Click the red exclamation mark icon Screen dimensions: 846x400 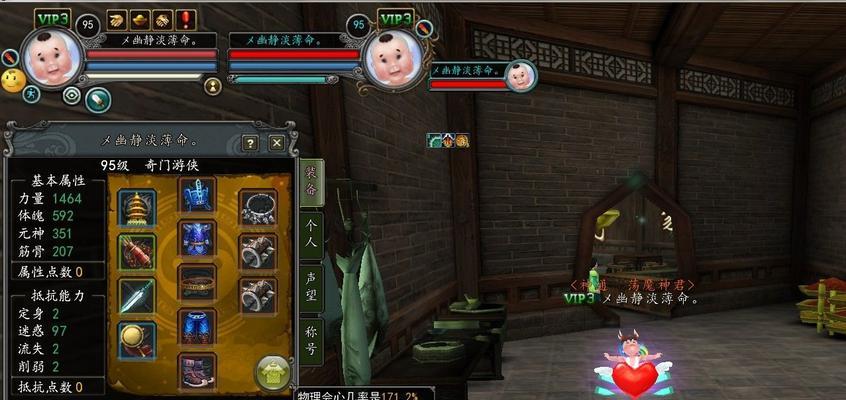[186, 19]
